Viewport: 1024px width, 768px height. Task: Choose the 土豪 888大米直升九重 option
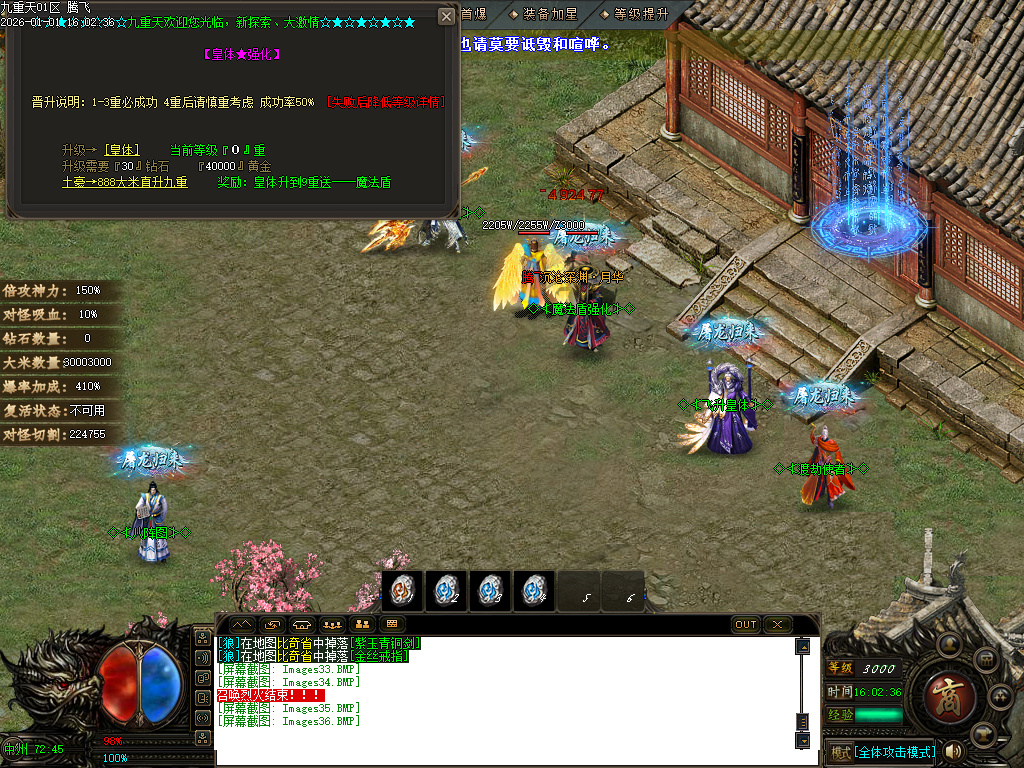pos(125,182)
